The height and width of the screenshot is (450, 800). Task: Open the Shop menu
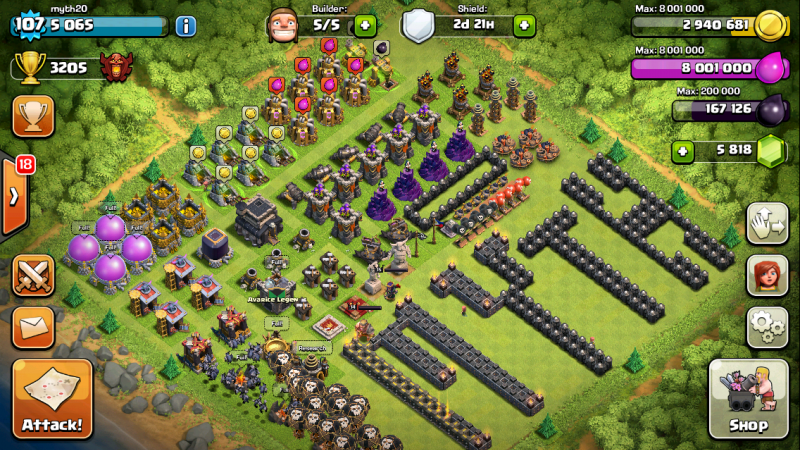[748, 399]
